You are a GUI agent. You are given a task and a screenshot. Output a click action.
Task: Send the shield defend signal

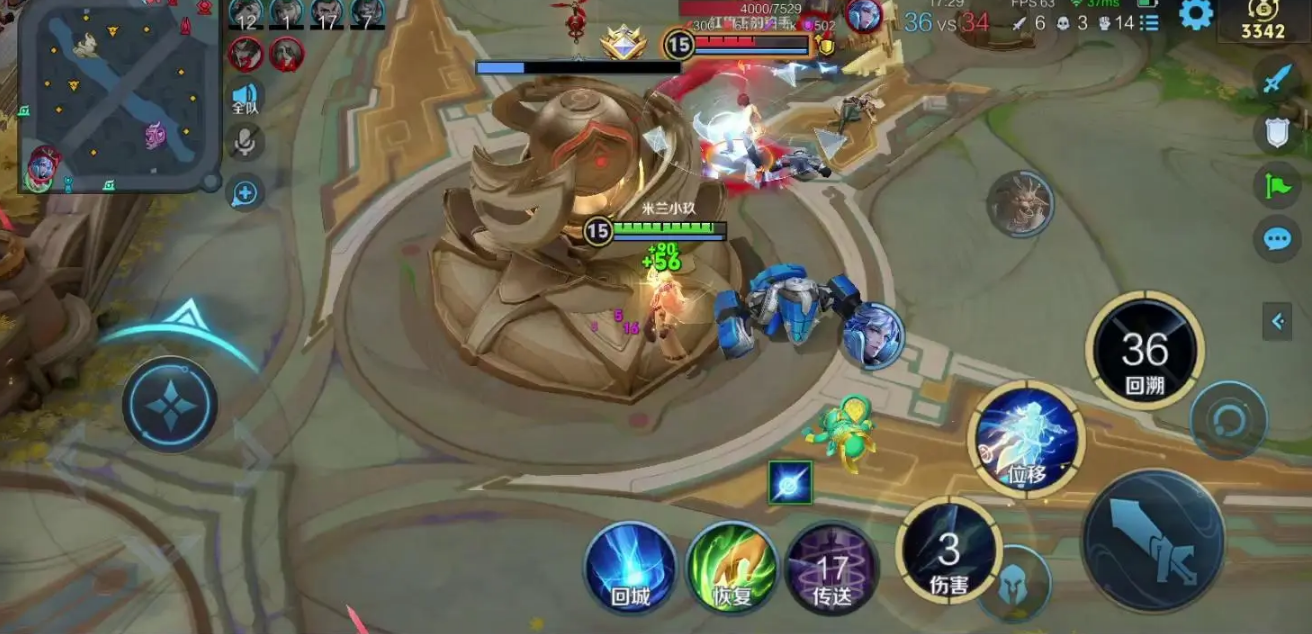pyautogui.click(x=1277, y=132)
